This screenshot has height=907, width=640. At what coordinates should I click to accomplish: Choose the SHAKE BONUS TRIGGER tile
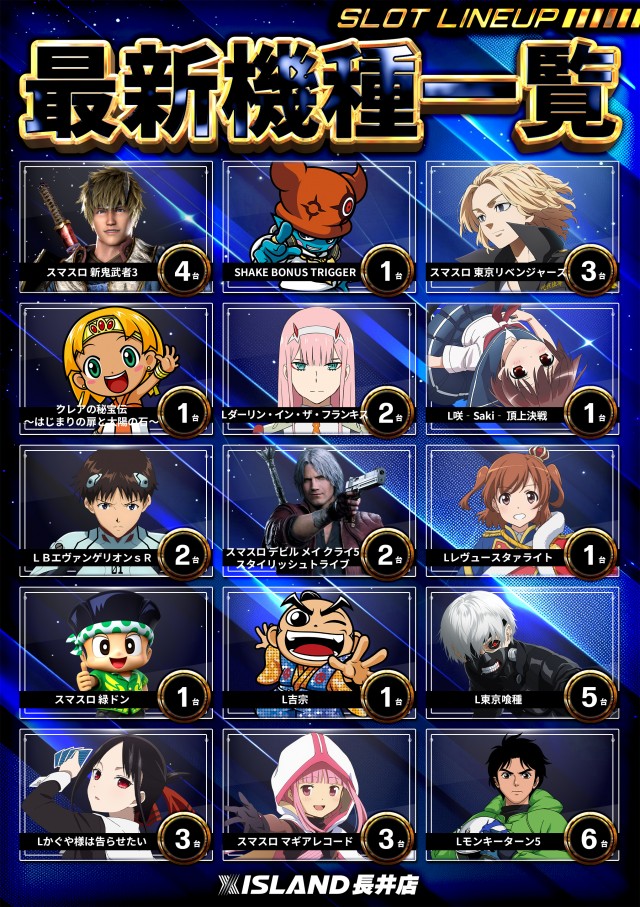[319, 226]
